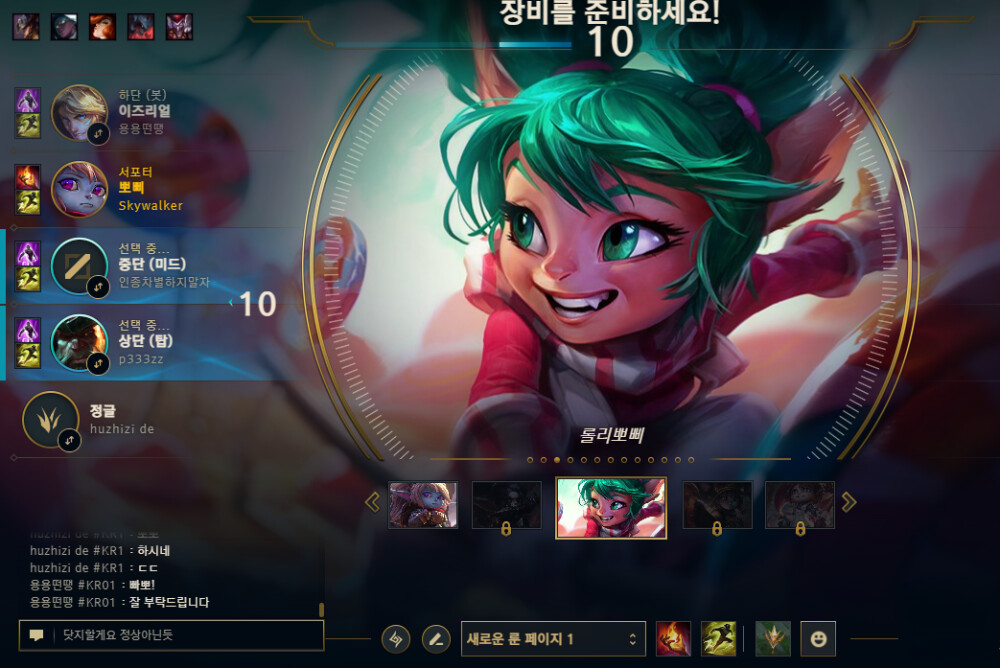Show the previous skin with the left arrow
Screen dimensions: 1000x668
373,502
